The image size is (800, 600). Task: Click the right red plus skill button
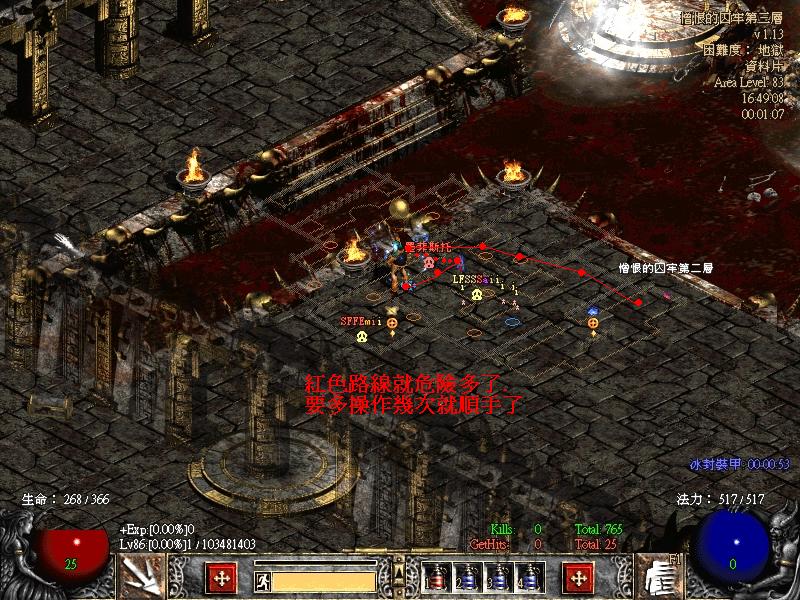[x=577, y=577]
